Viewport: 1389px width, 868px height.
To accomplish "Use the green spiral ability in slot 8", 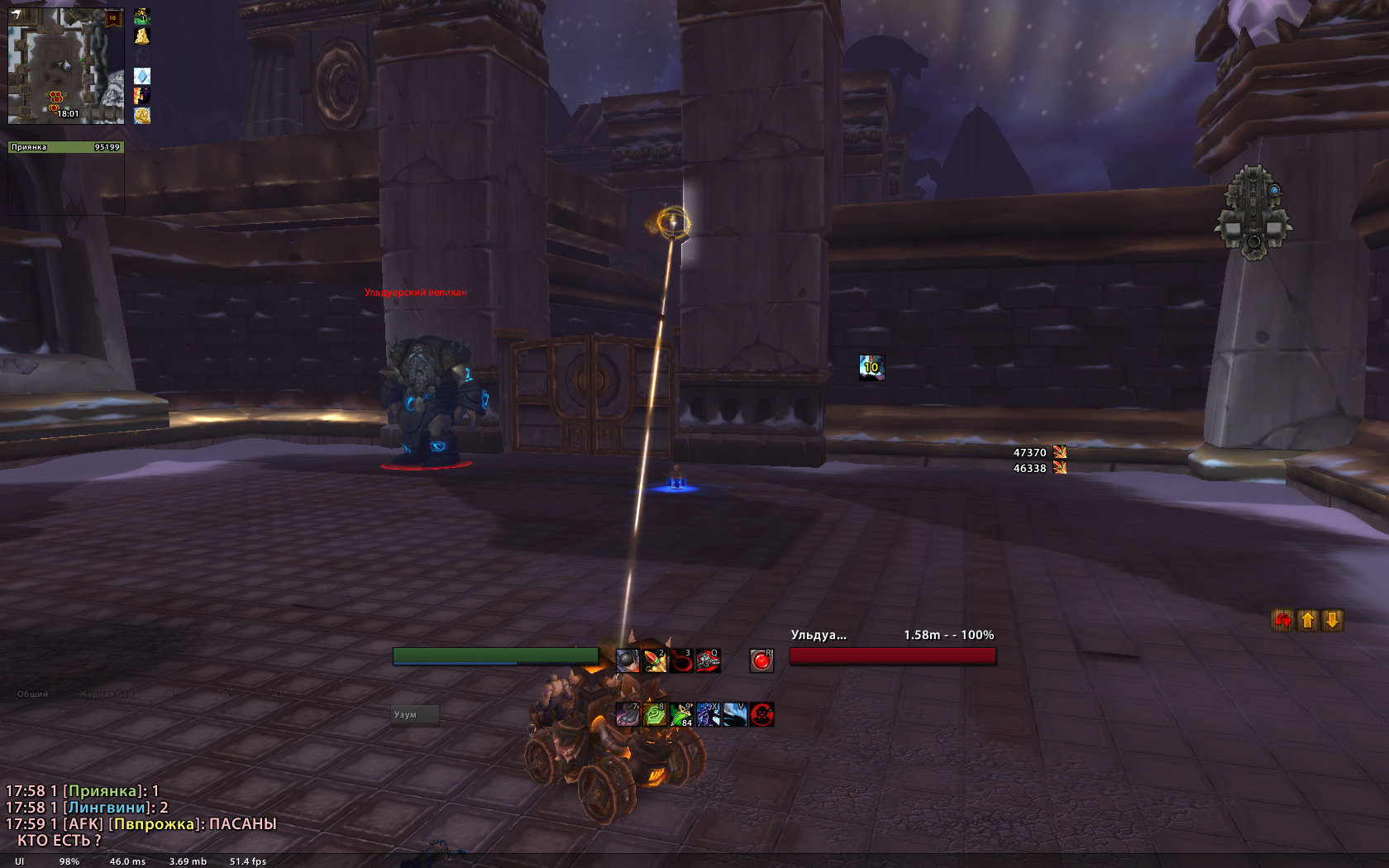I will tap(655, 714).
